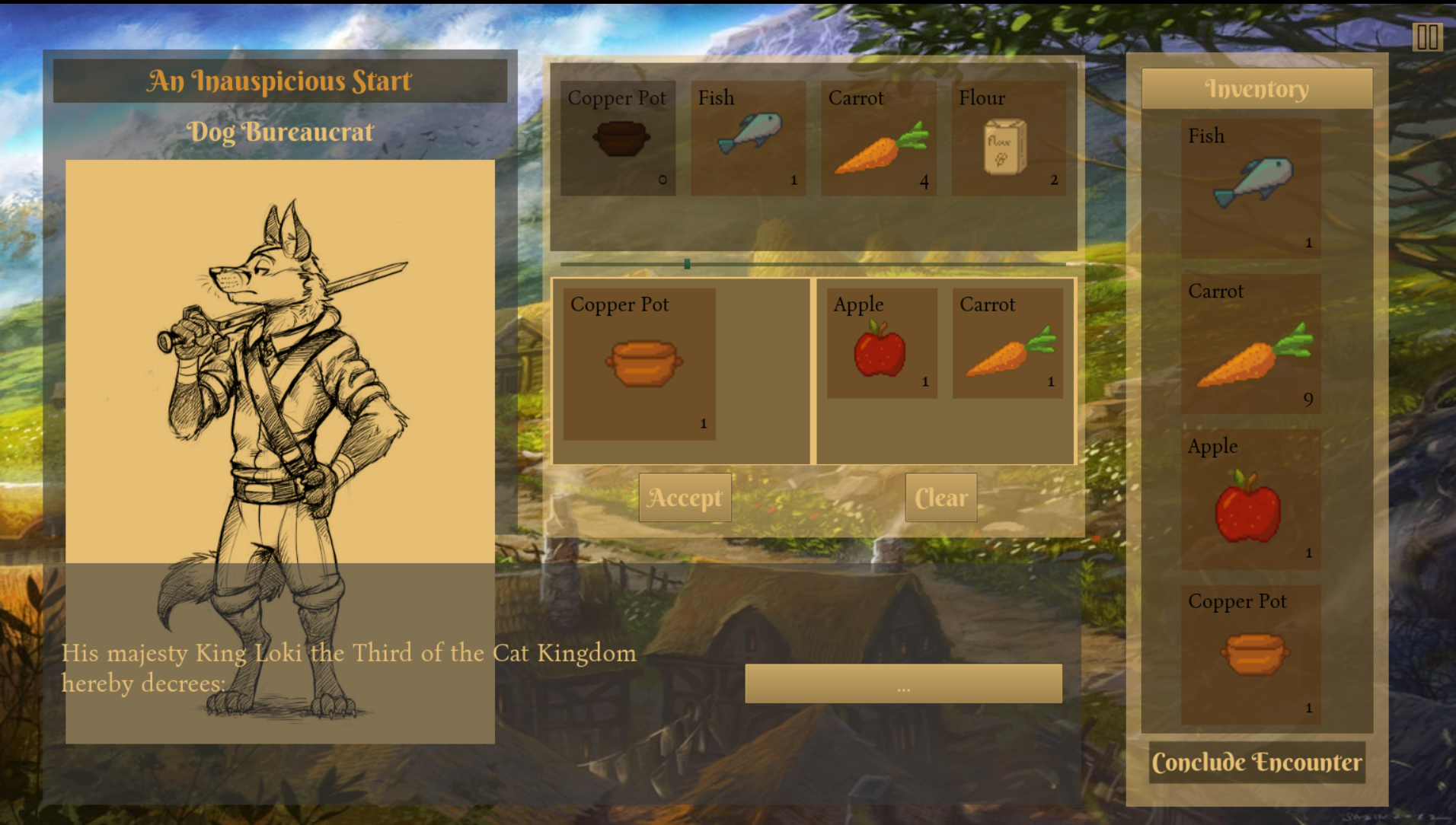Image resolution: width=1456 pixels, height=825 pixels.
Task: Clear the current trade offer
Action: (940, 498)
